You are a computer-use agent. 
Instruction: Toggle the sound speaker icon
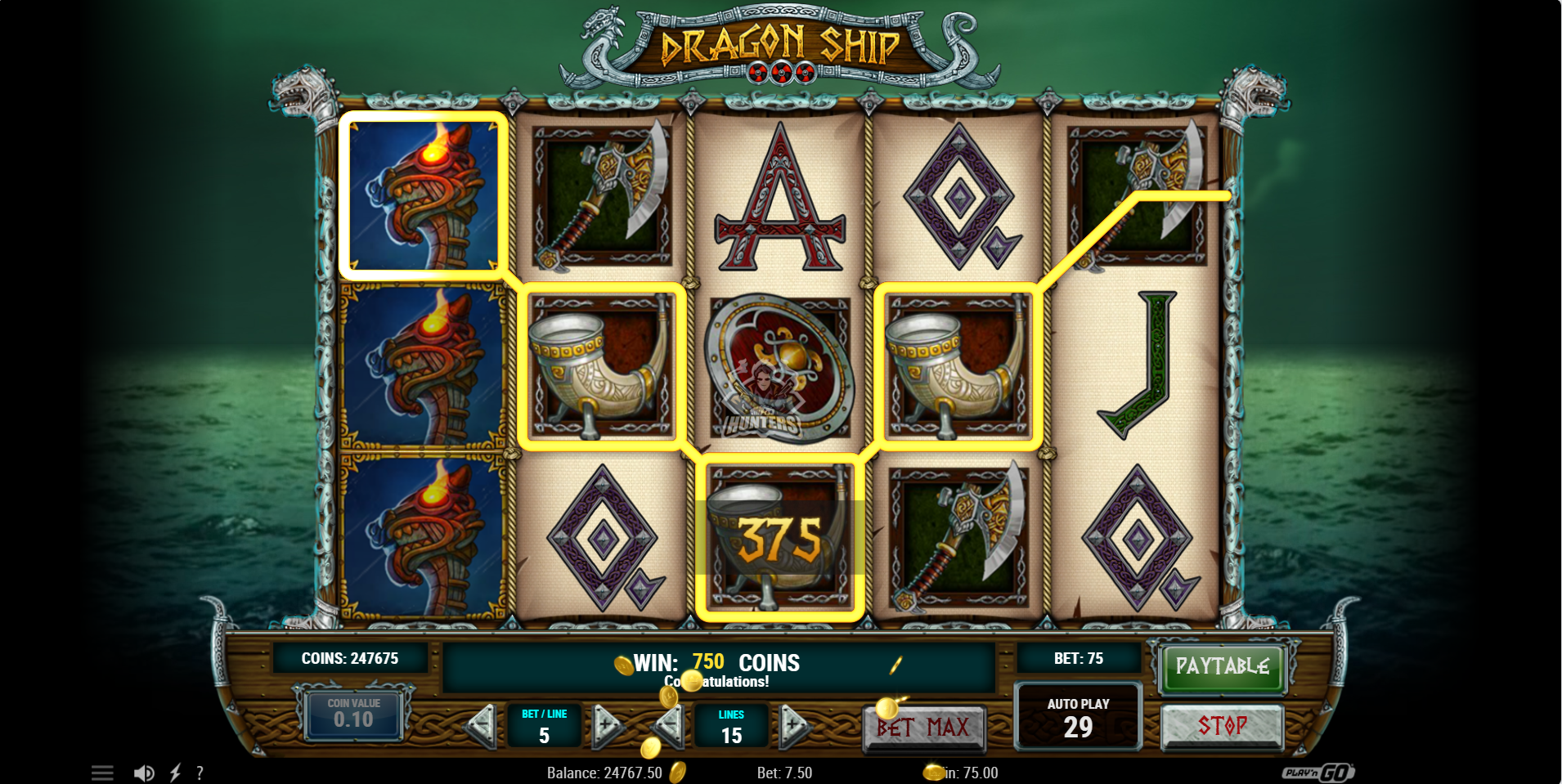pos(144,773)
